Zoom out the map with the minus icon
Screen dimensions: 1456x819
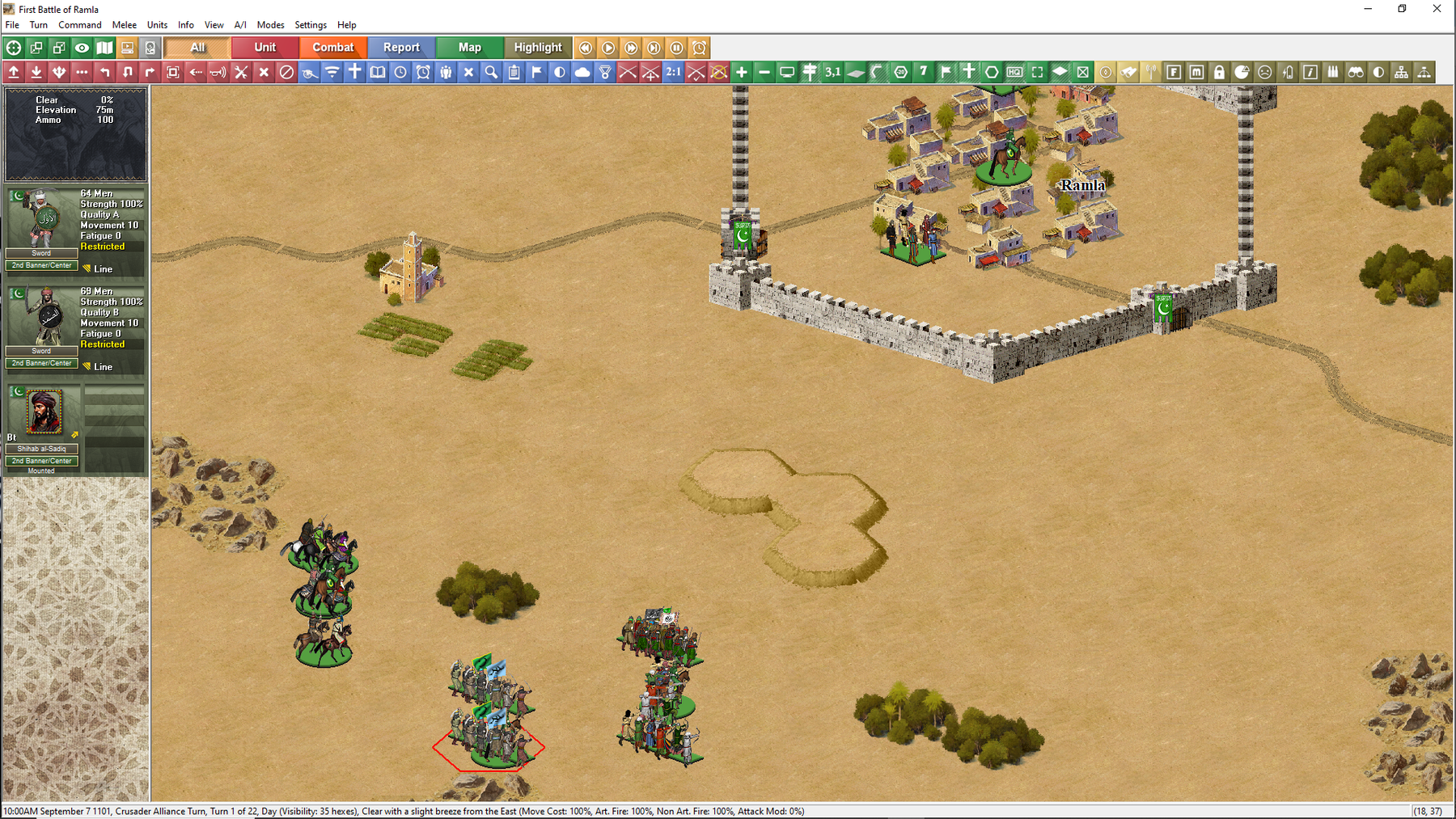[764, 73]
